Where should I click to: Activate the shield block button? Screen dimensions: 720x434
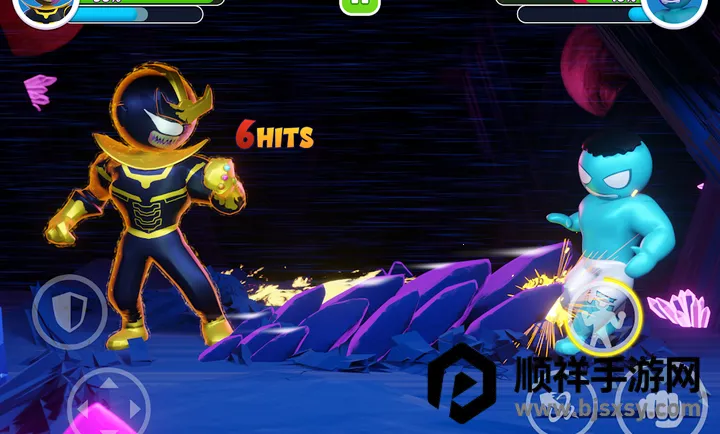(69, 311)
